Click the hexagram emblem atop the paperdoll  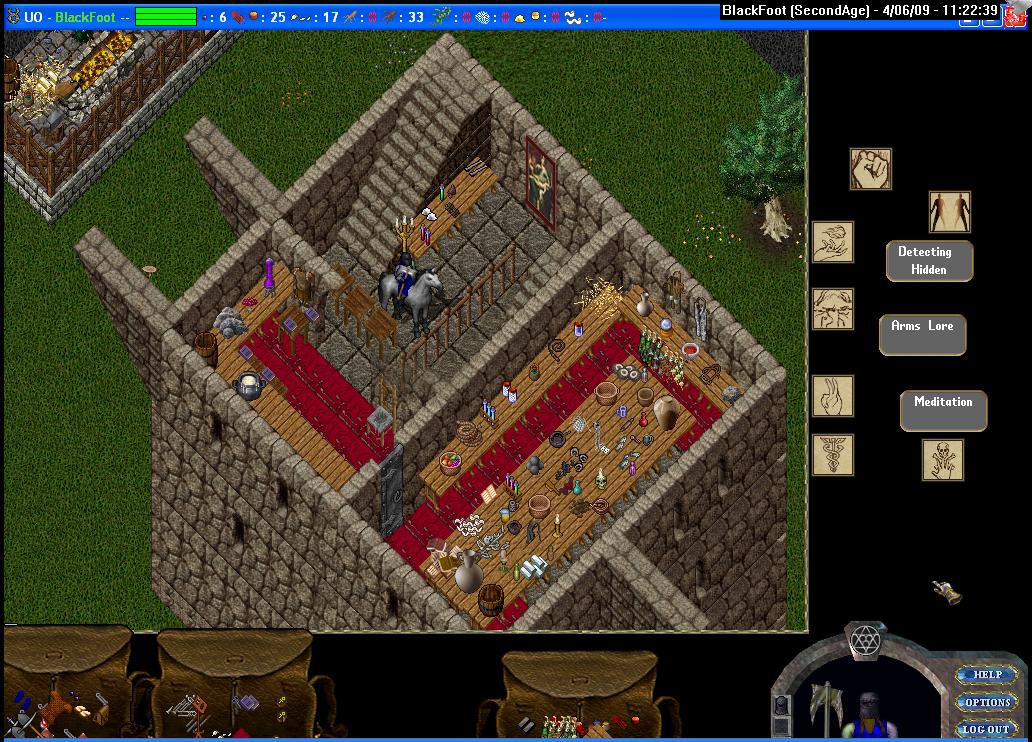[863, 639]
